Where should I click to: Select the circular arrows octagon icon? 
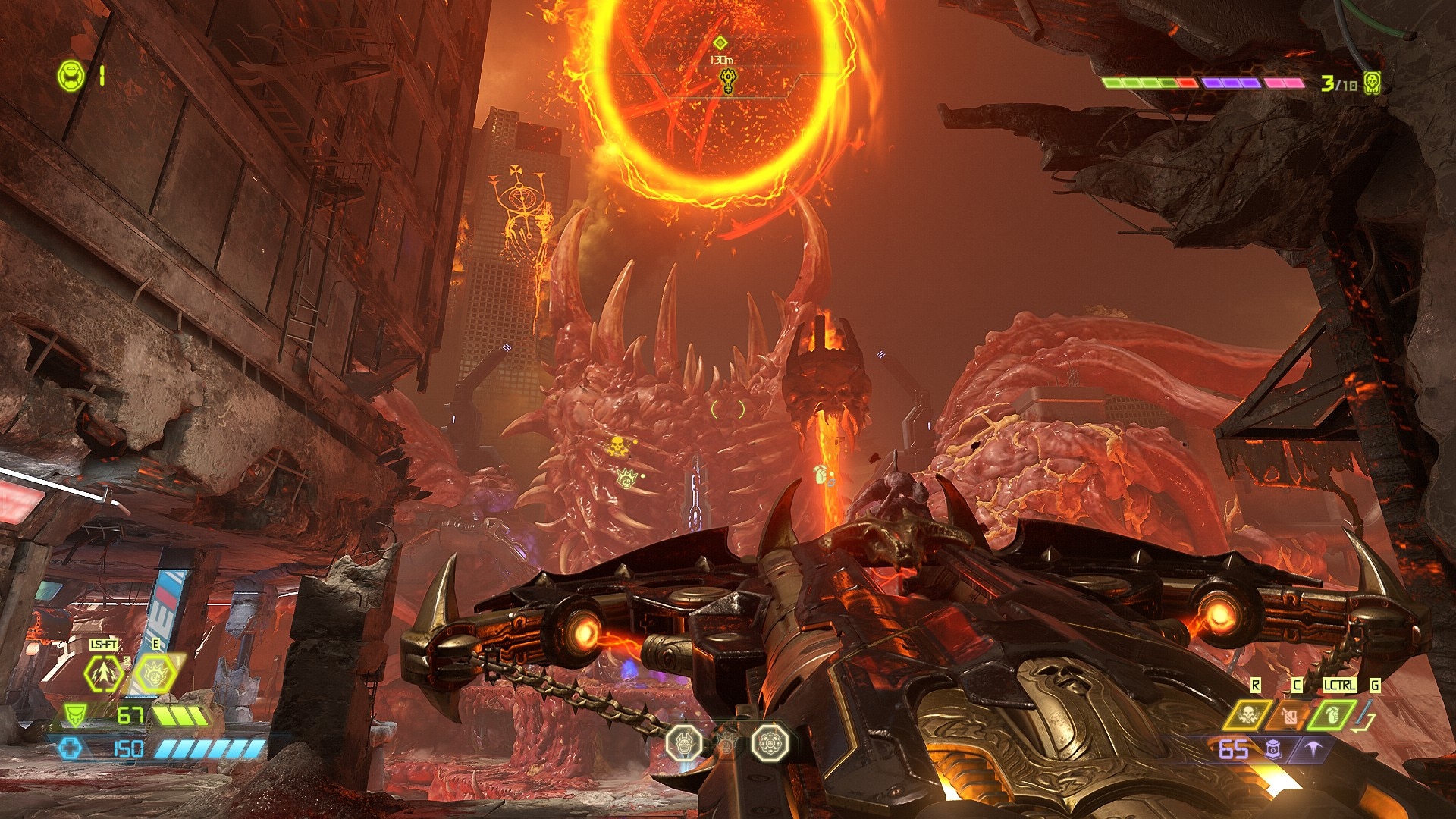770,742
